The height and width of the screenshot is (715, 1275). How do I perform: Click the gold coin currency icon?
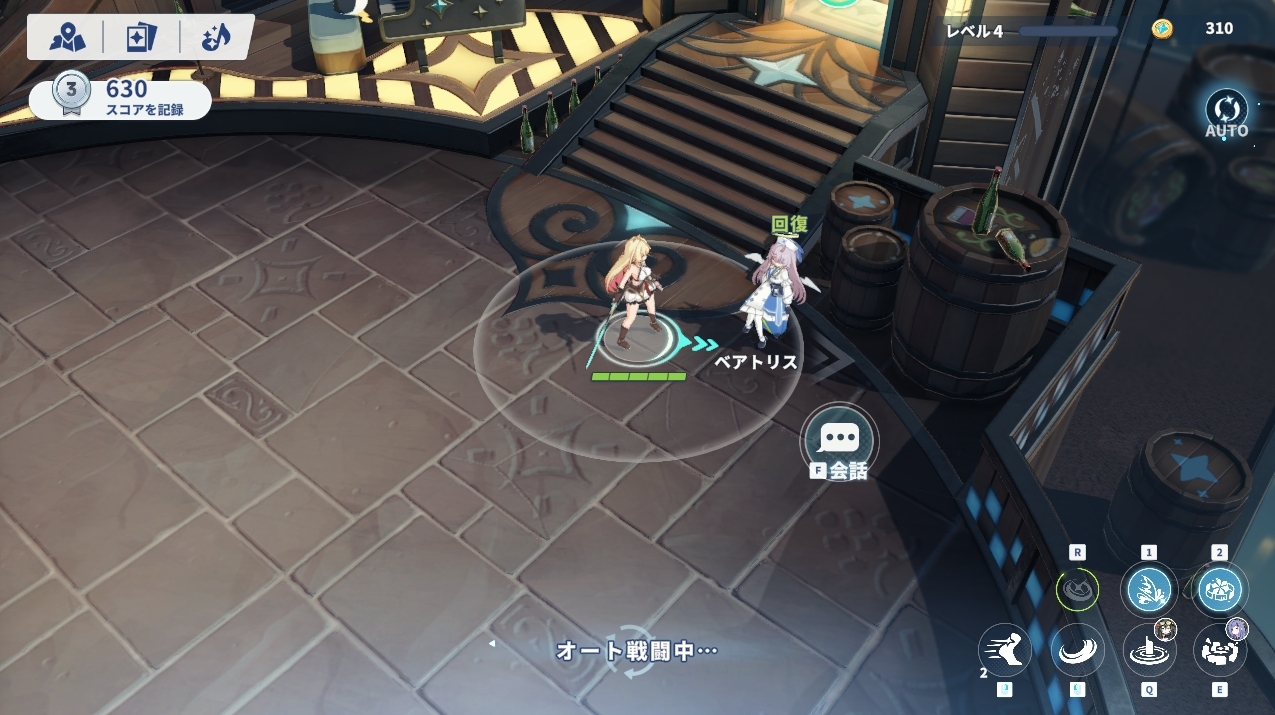click(1161, 29)
